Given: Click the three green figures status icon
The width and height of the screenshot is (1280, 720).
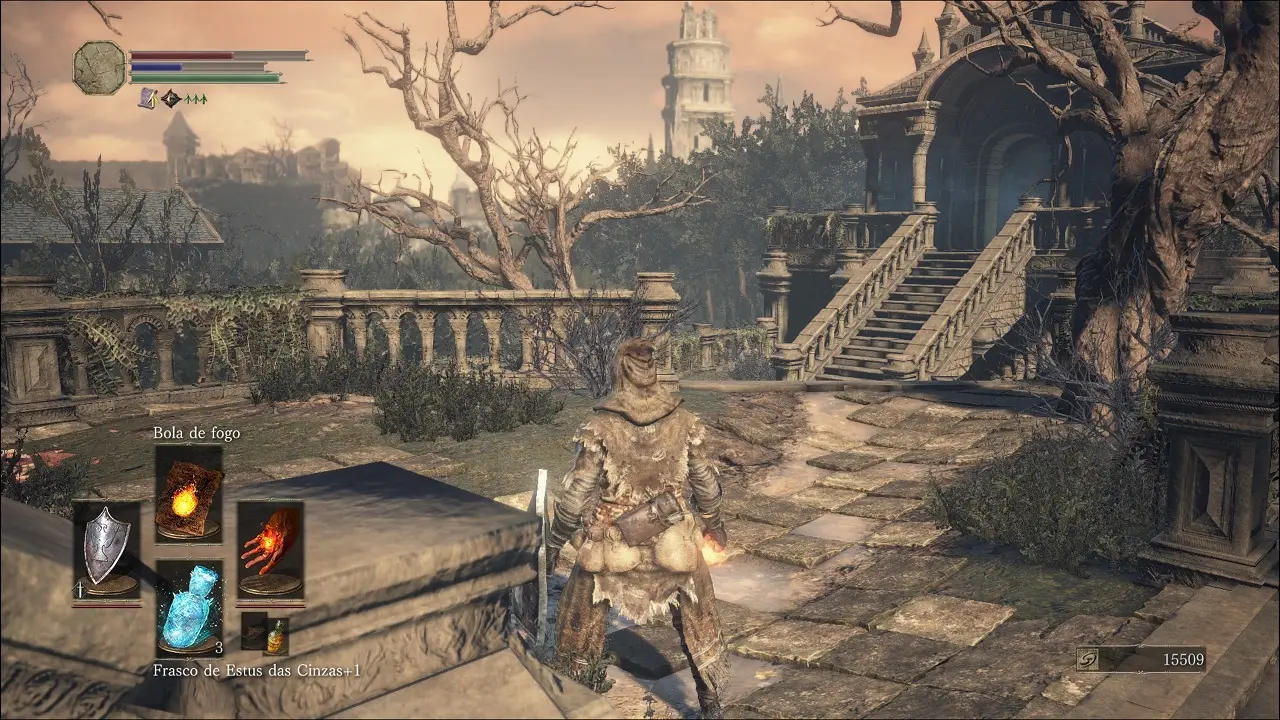Looking at the screenshot, I should coord(195,99).
